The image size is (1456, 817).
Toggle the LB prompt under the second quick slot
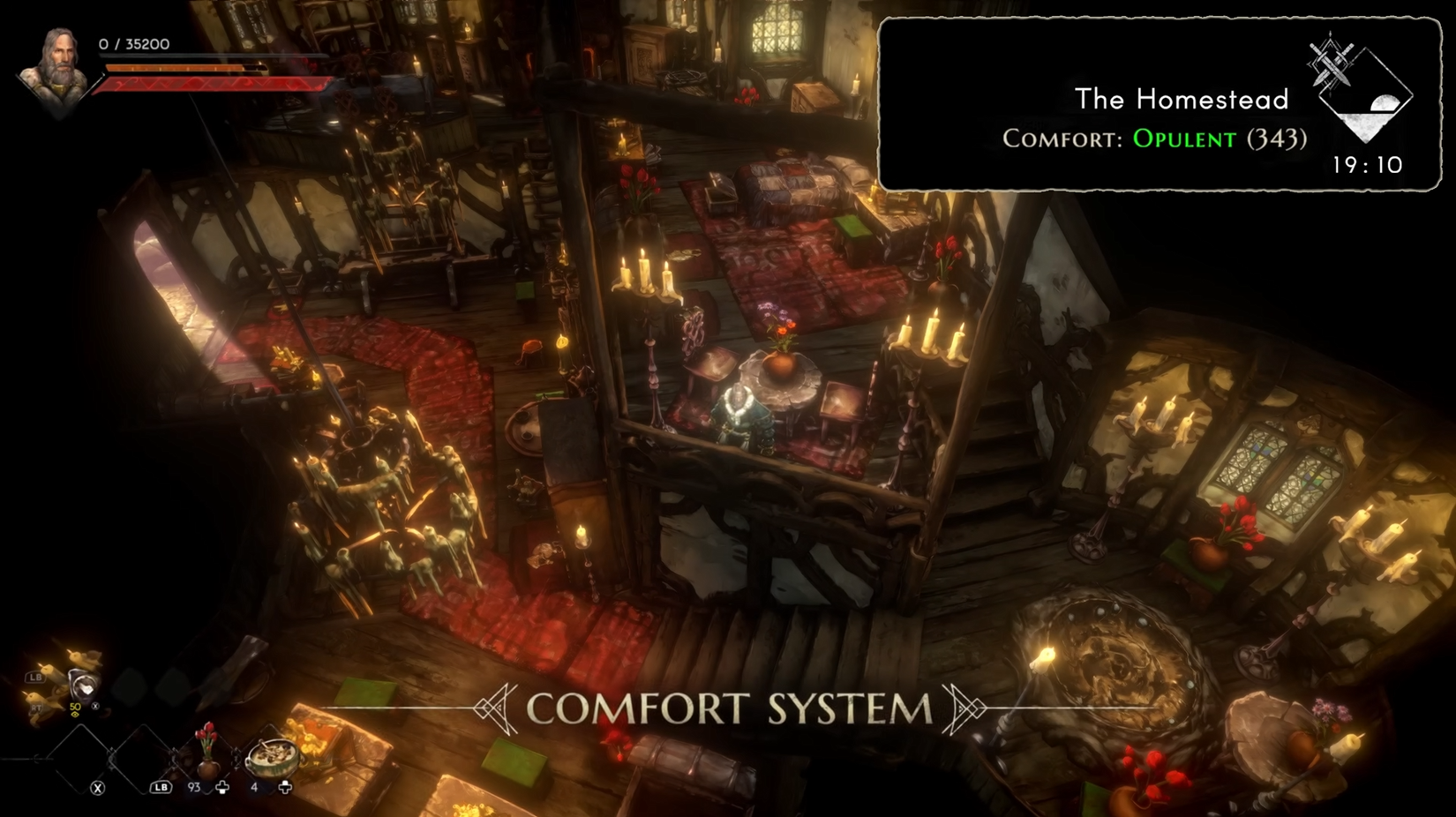160,787
